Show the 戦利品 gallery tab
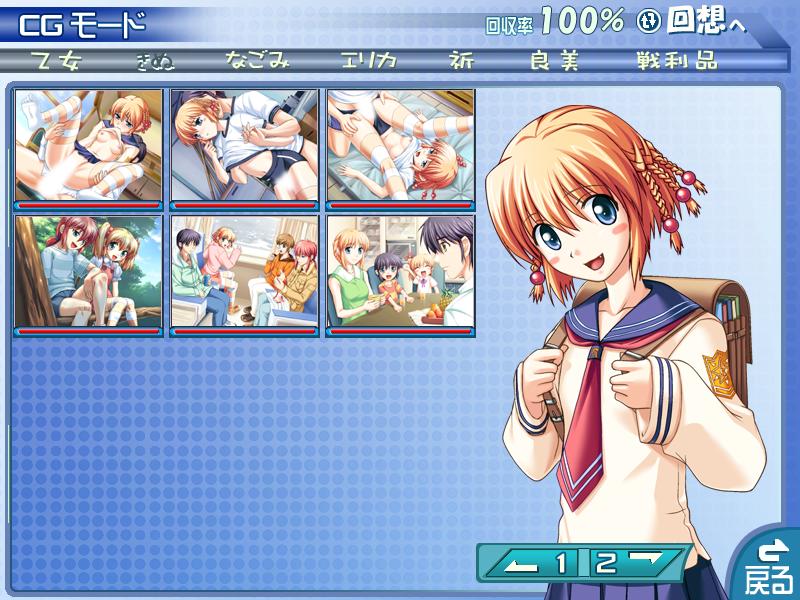800x600 pixels. 676,60
